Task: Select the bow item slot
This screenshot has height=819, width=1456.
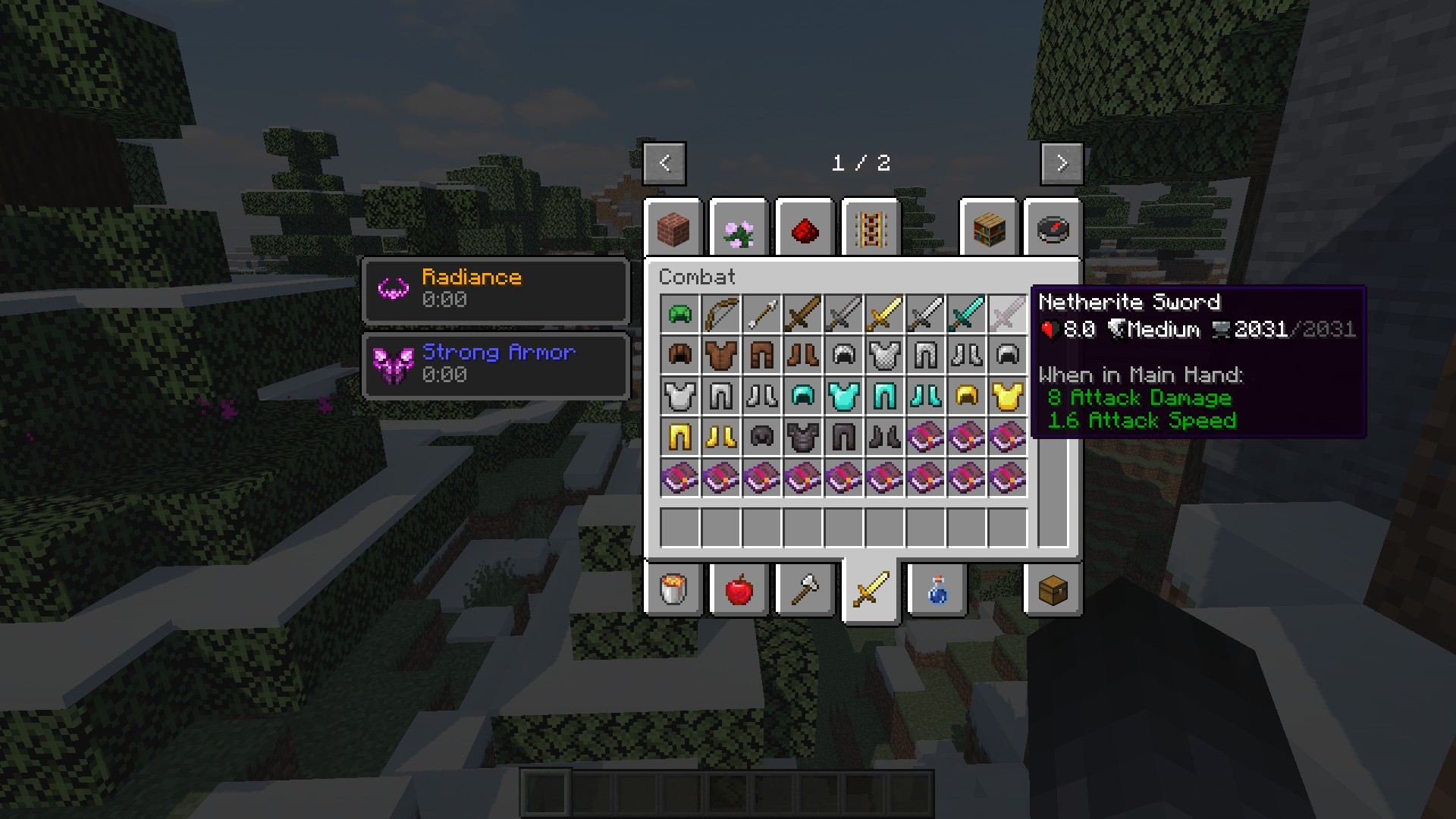Action: 720,314
